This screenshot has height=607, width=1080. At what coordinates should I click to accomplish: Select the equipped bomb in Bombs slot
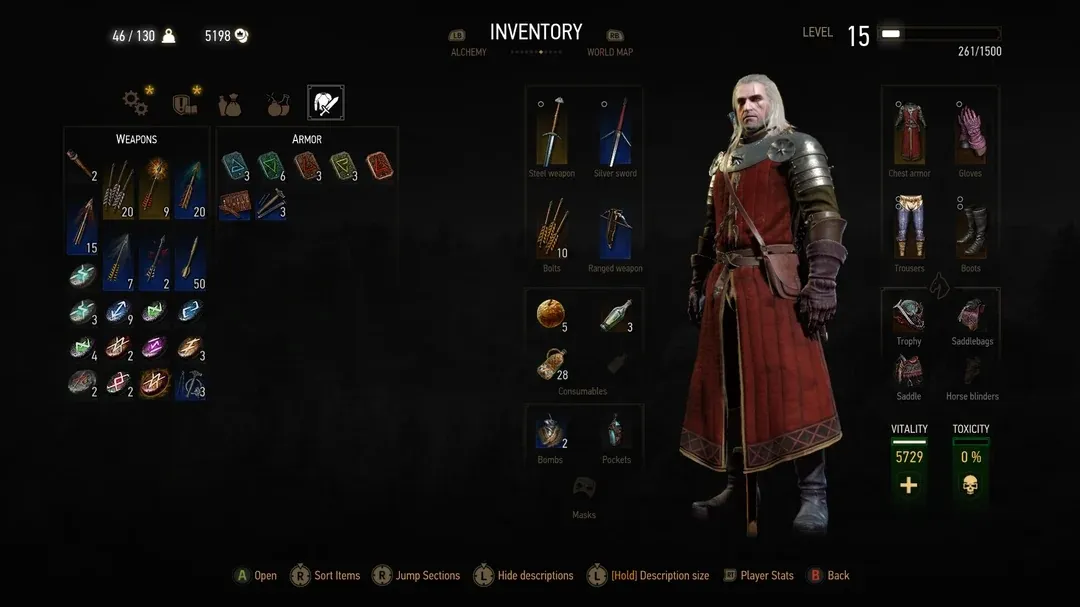click(x=550, y=432)
